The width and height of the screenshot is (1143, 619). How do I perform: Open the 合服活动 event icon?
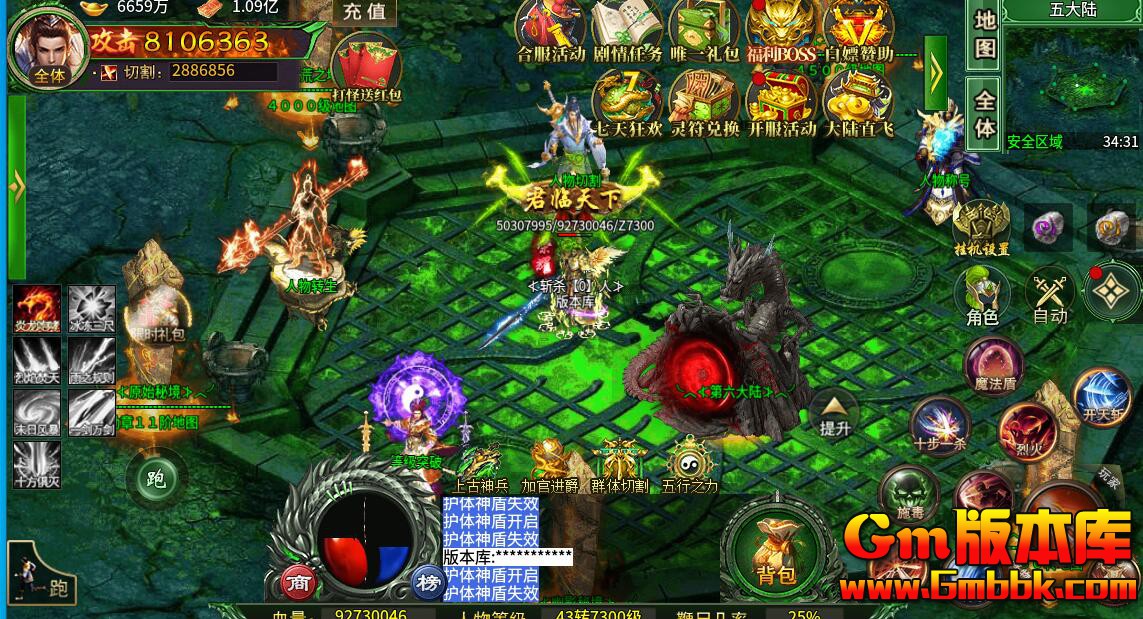551,28
